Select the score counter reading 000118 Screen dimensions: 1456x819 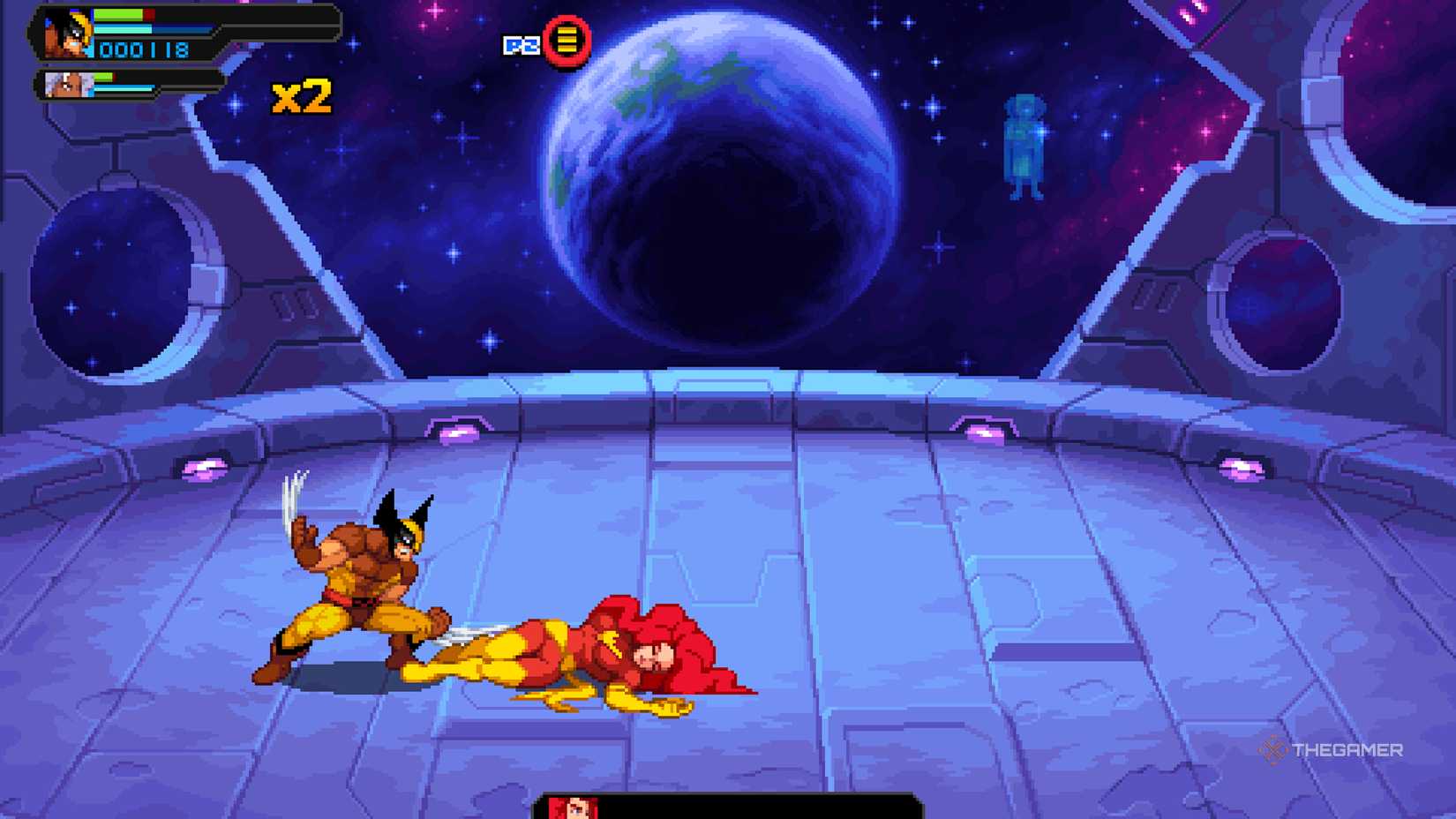click(x=143, y=49)
